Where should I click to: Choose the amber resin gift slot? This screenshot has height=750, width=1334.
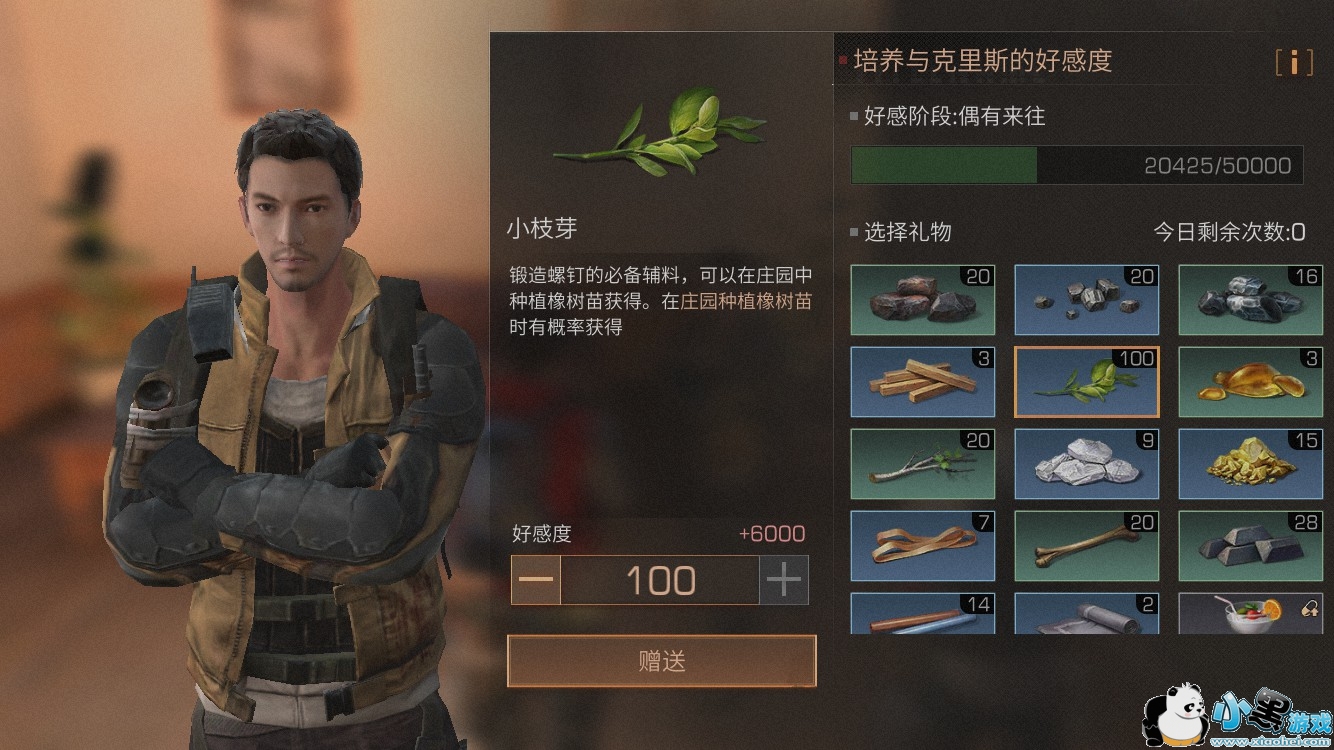(1251, 381)
